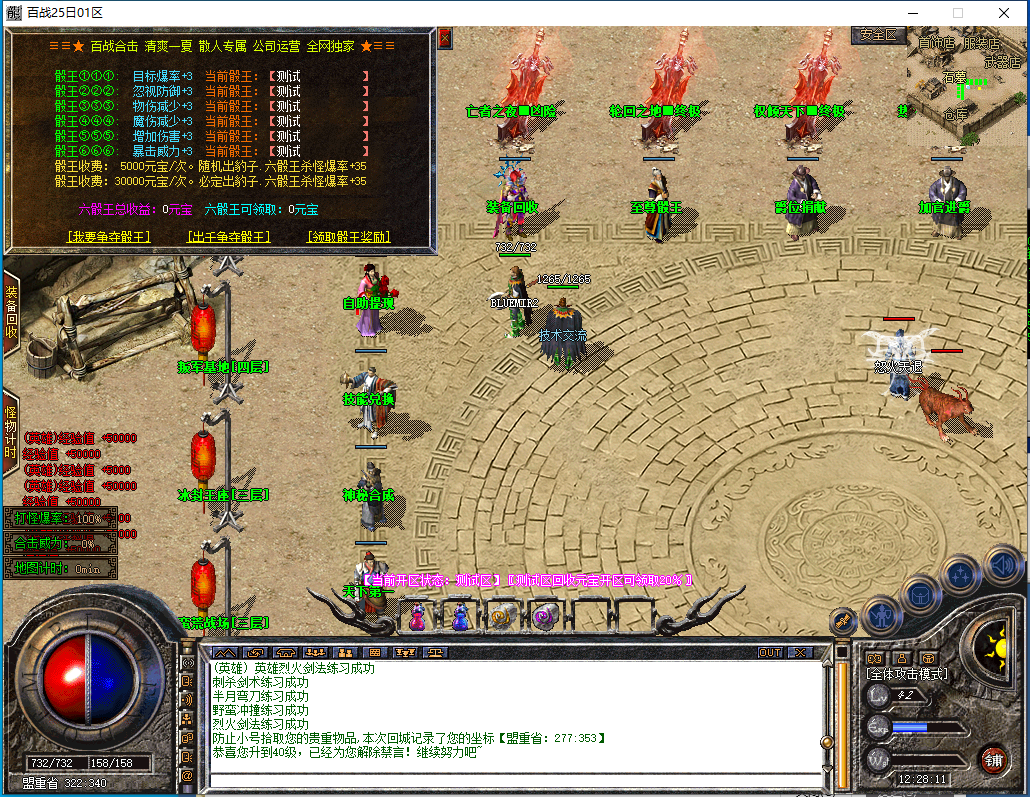1030x797 pixels.
Task: Toggle the 全体攻击模式 attack mode
Action: (907, 674)
